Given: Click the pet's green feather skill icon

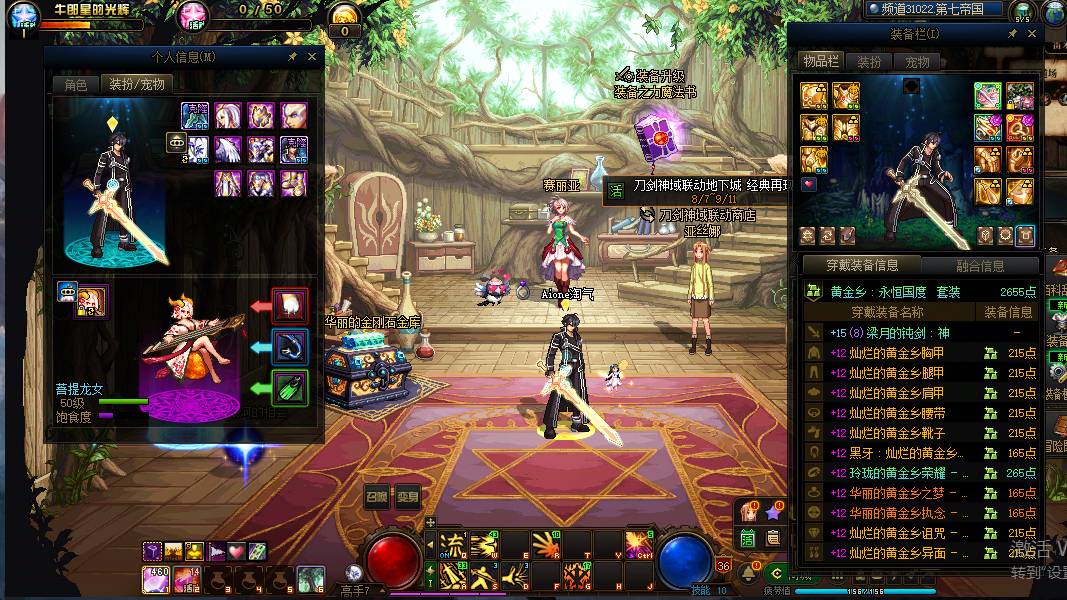Looking at the screenshot, I should point(291,387).
